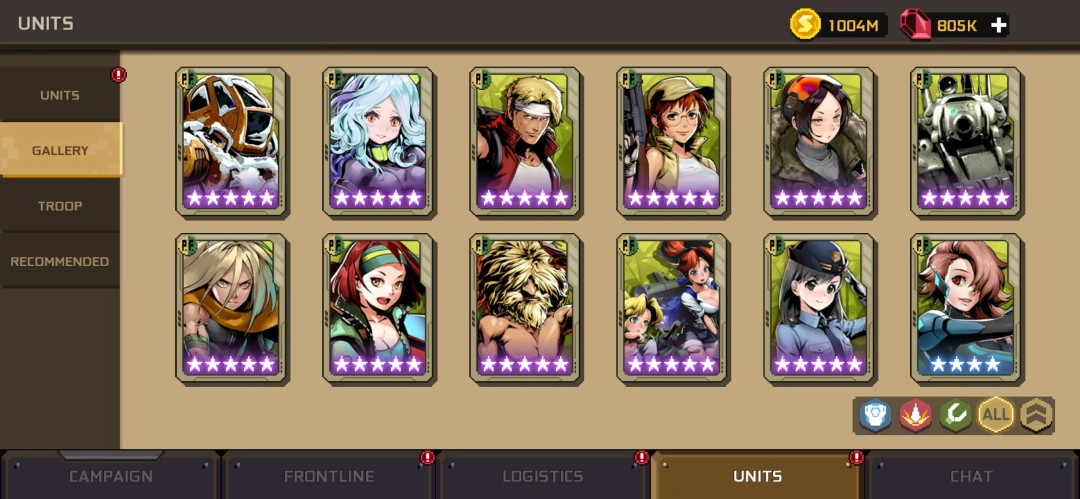Open the Recommended tab

(x=60, y=262)
